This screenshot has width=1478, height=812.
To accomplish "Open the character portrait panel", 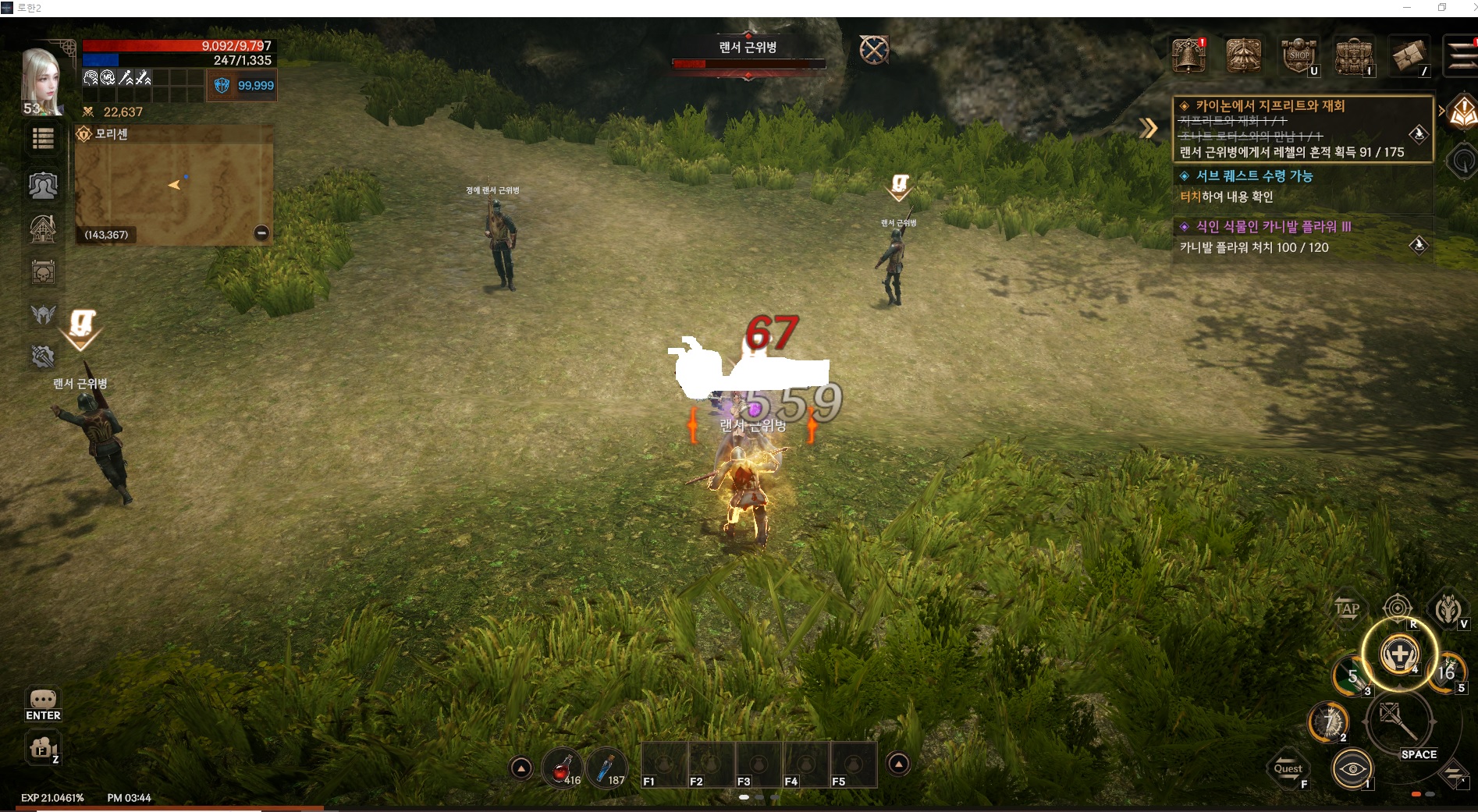I will 43,80.
